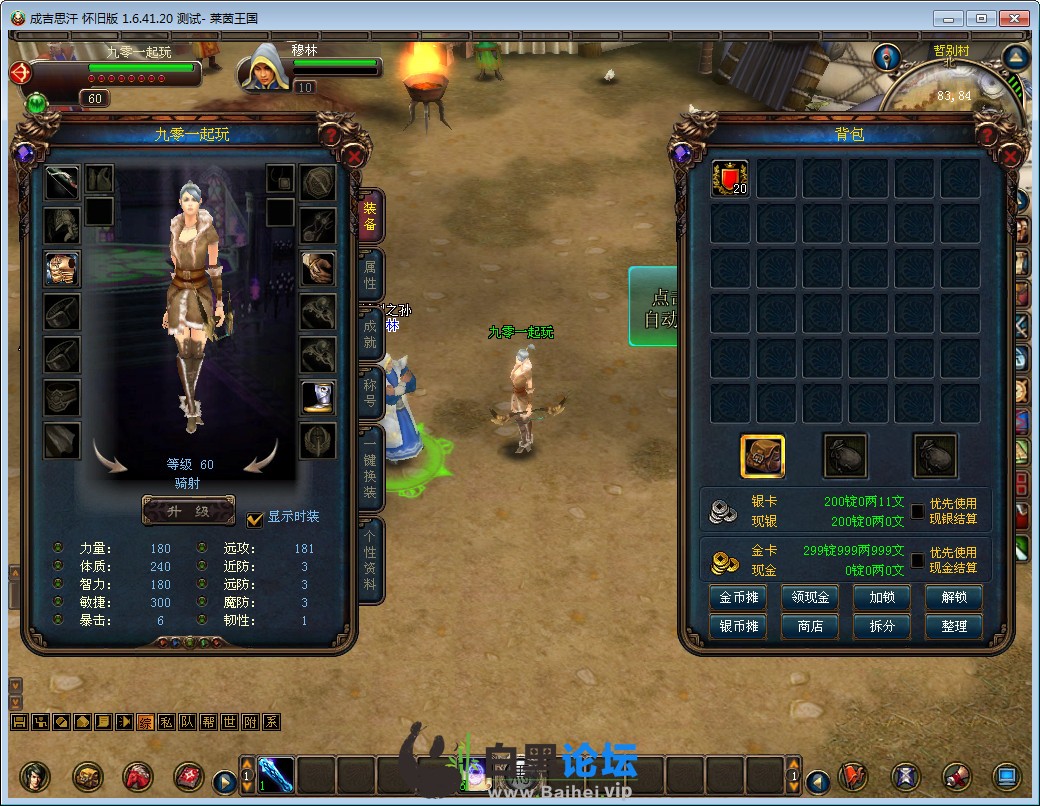Sort the bag with 整理

point(954,626)
